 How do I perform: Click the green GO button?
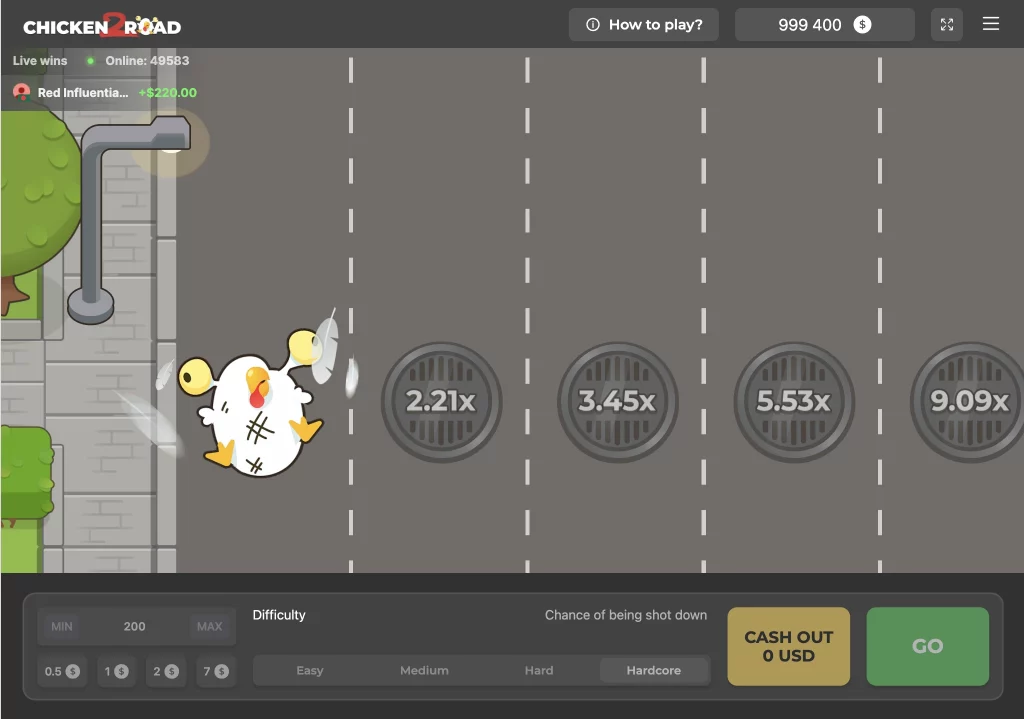click(x=927, y=646)
